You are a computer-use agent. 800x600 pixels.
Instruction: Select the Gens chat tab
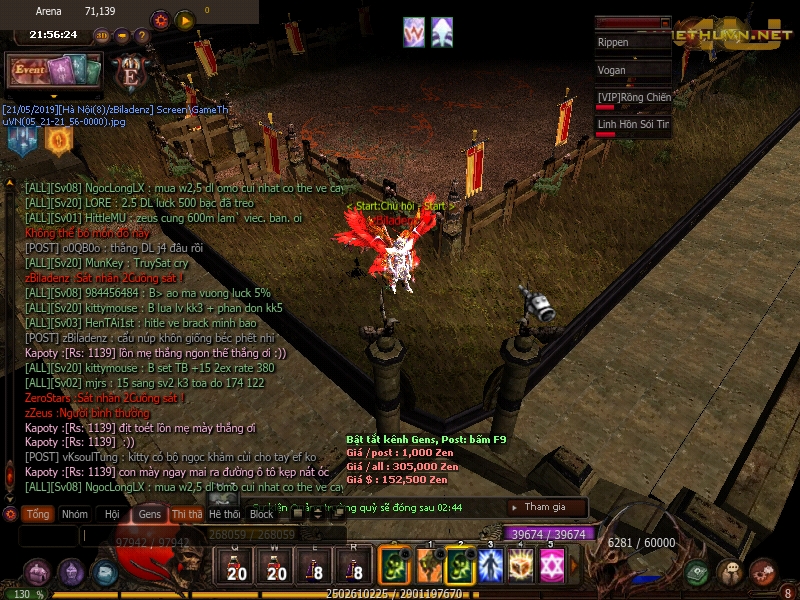click(x=149, y=514)
